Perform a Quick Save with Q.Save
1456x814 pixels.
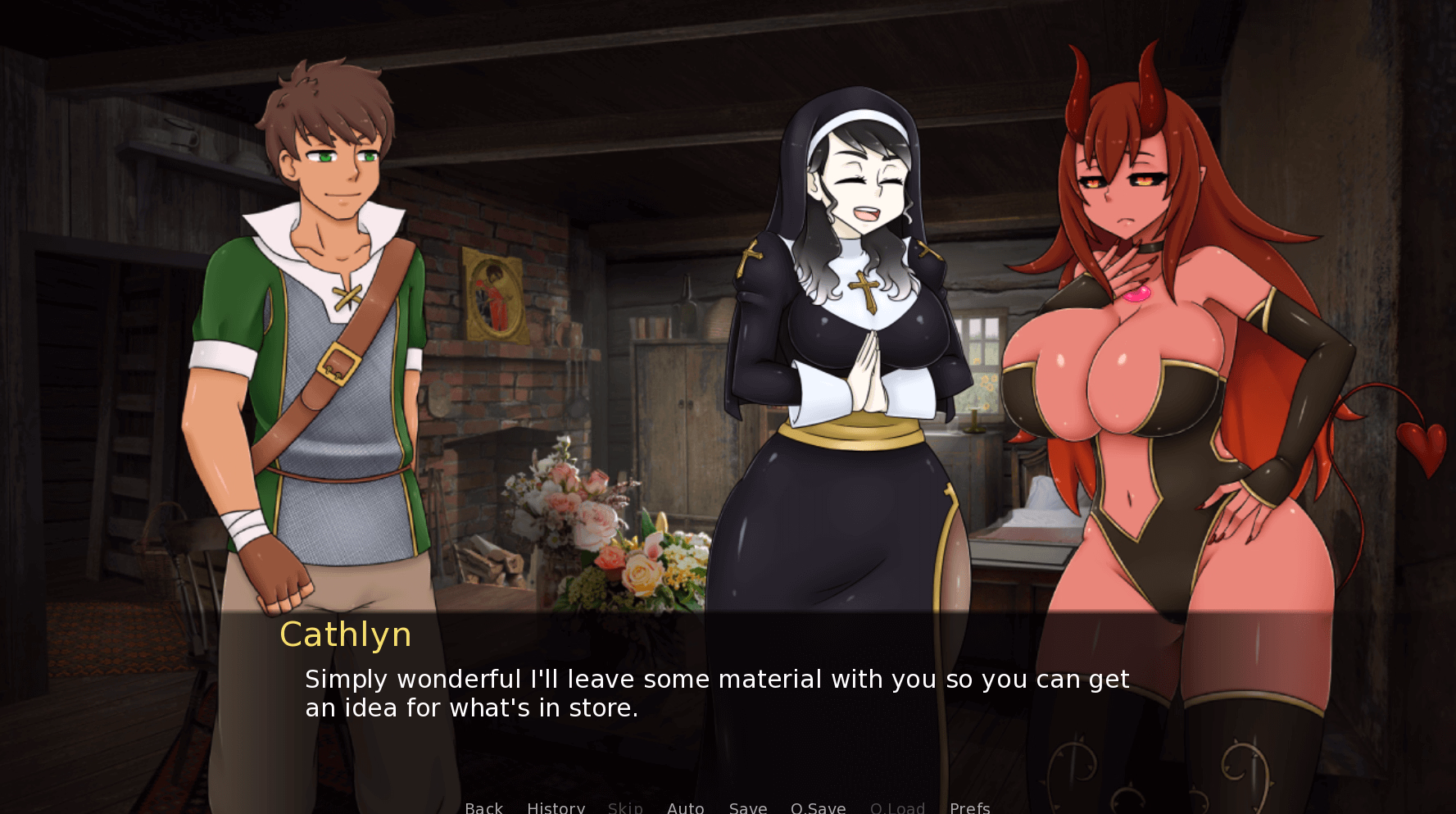tap(818, 807)
